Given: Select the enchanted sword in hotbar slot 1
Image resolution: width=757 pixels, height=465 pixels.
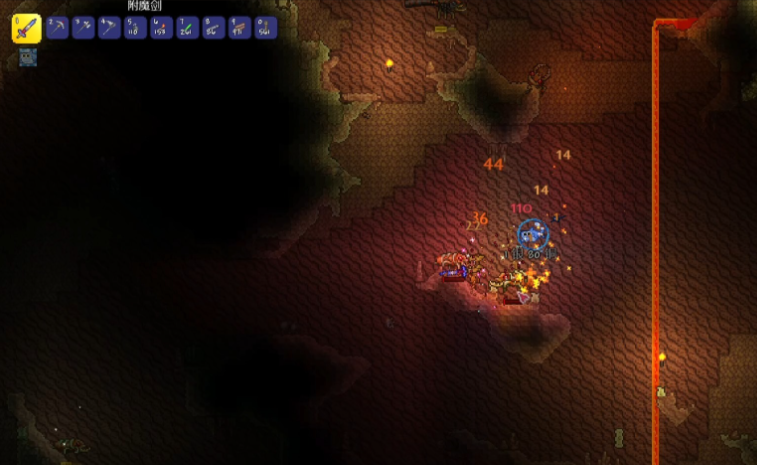Looking at the screenshot, I should click(x=26, y=28).
